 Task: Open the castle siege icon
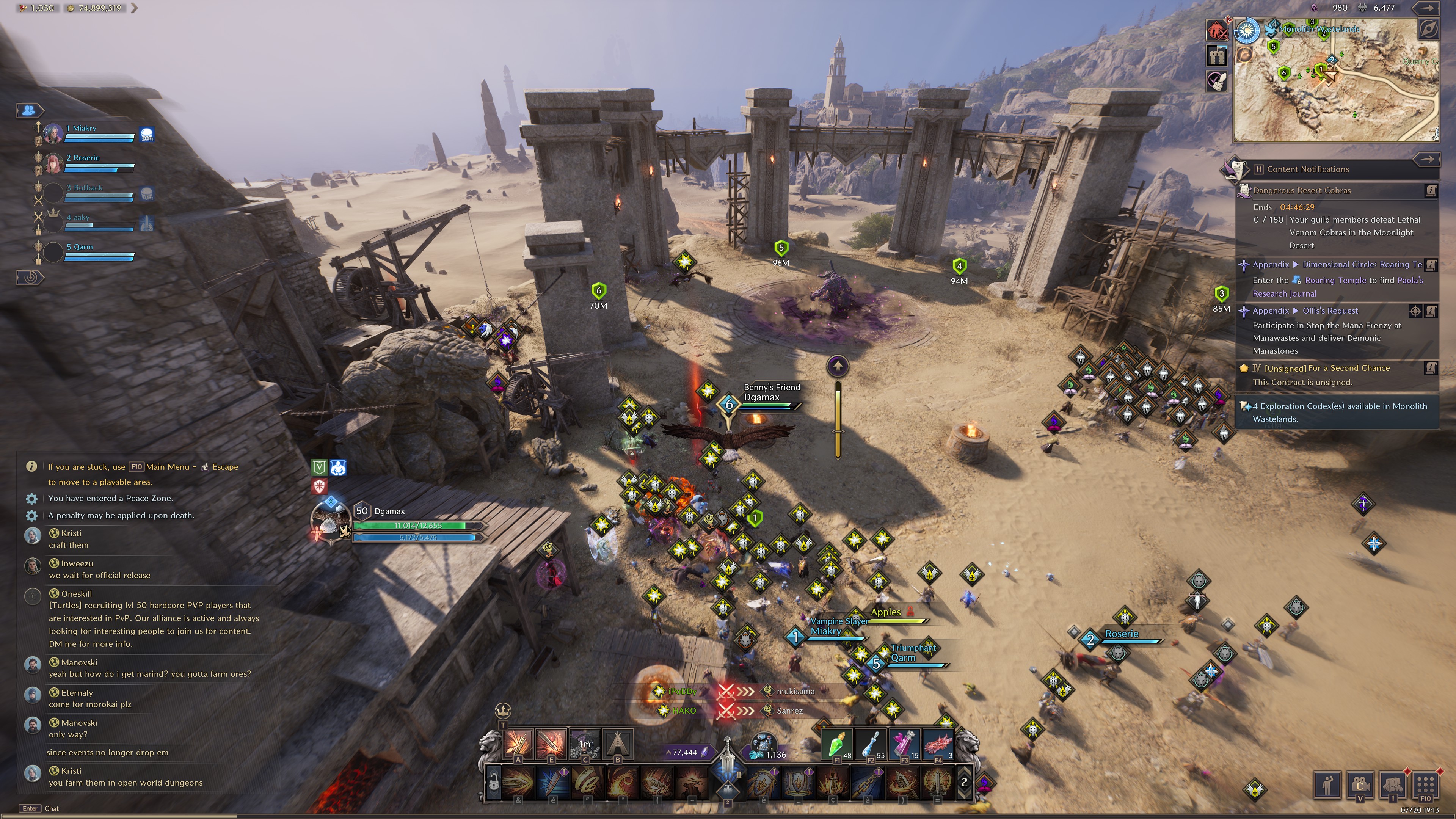[1217, 55]
